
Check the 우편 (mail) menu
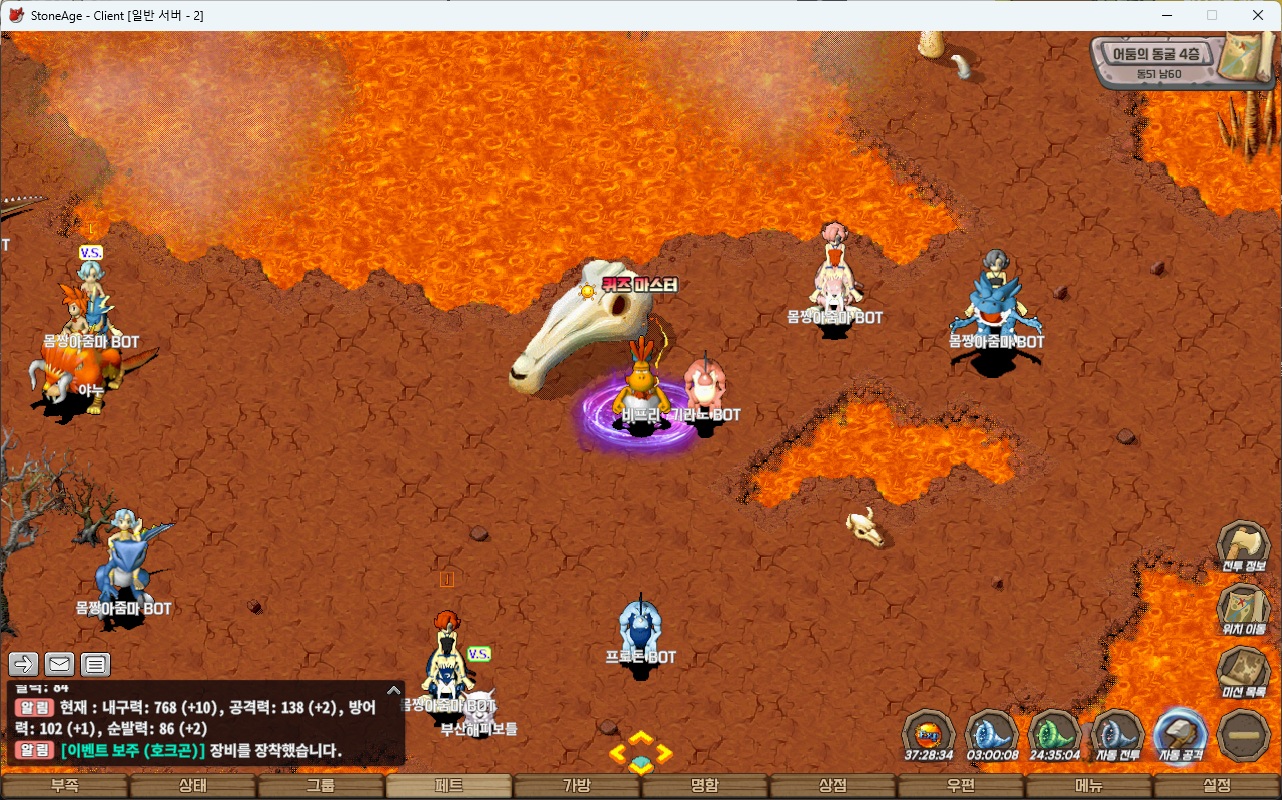coord(961,786)
